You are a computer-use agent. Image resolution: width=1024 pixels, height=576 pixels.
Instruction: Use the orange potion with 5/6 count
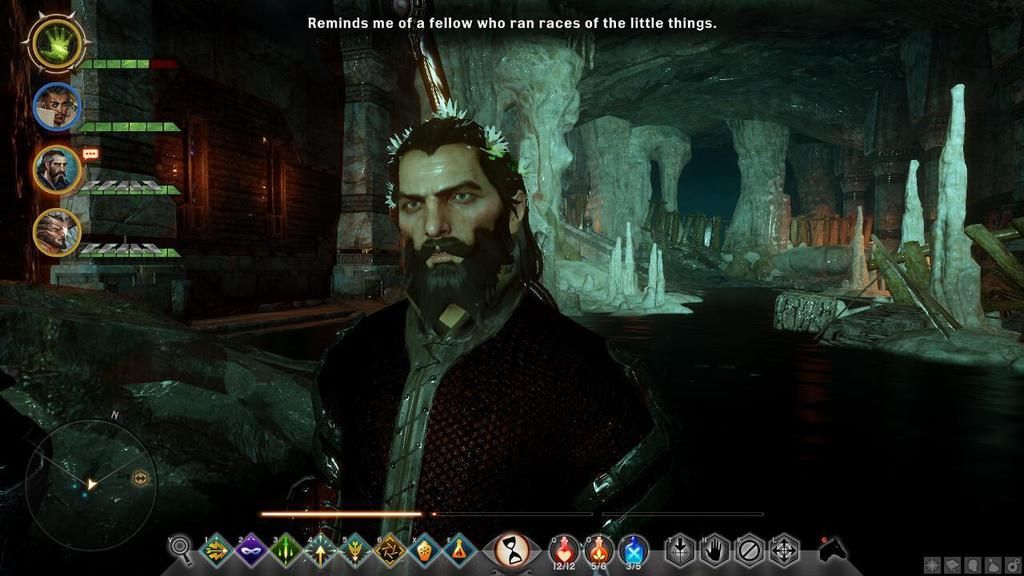(599, 548)
